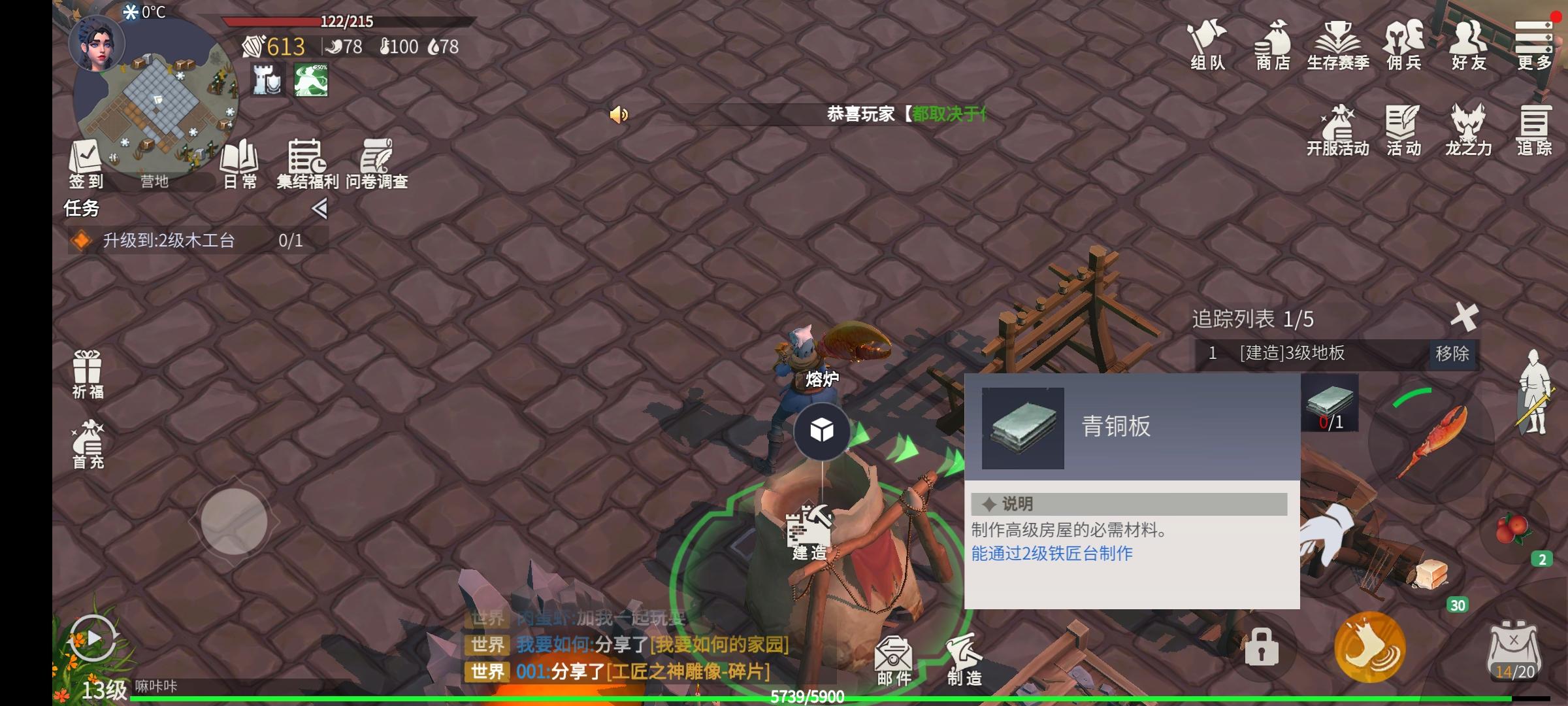1568x706 pixels.
Task: Mute the announcement speaker icon
Action: coord(617,114)
